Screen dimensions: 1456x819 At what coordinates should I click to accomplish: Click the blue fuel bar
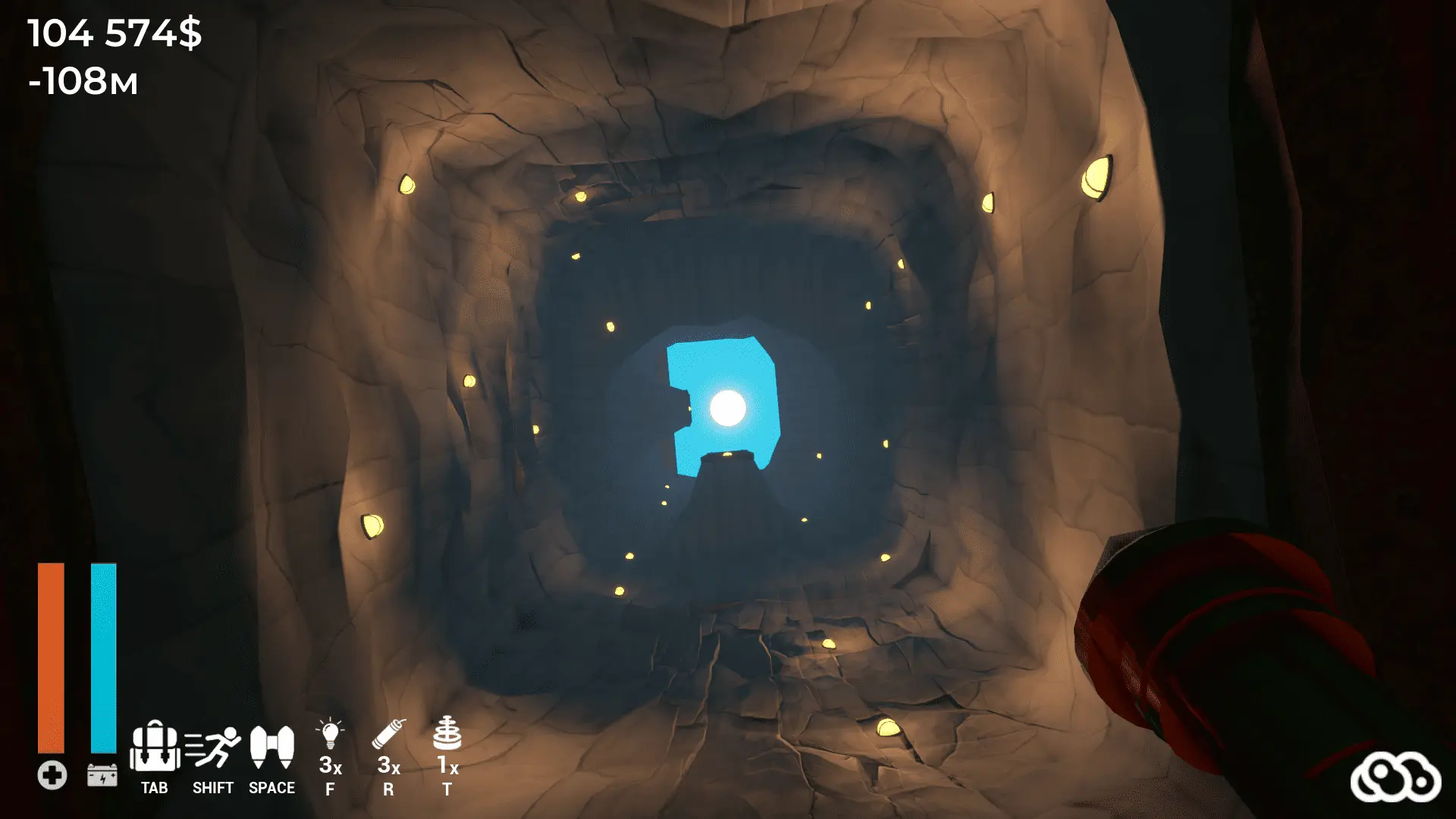(x=102, y=660)
